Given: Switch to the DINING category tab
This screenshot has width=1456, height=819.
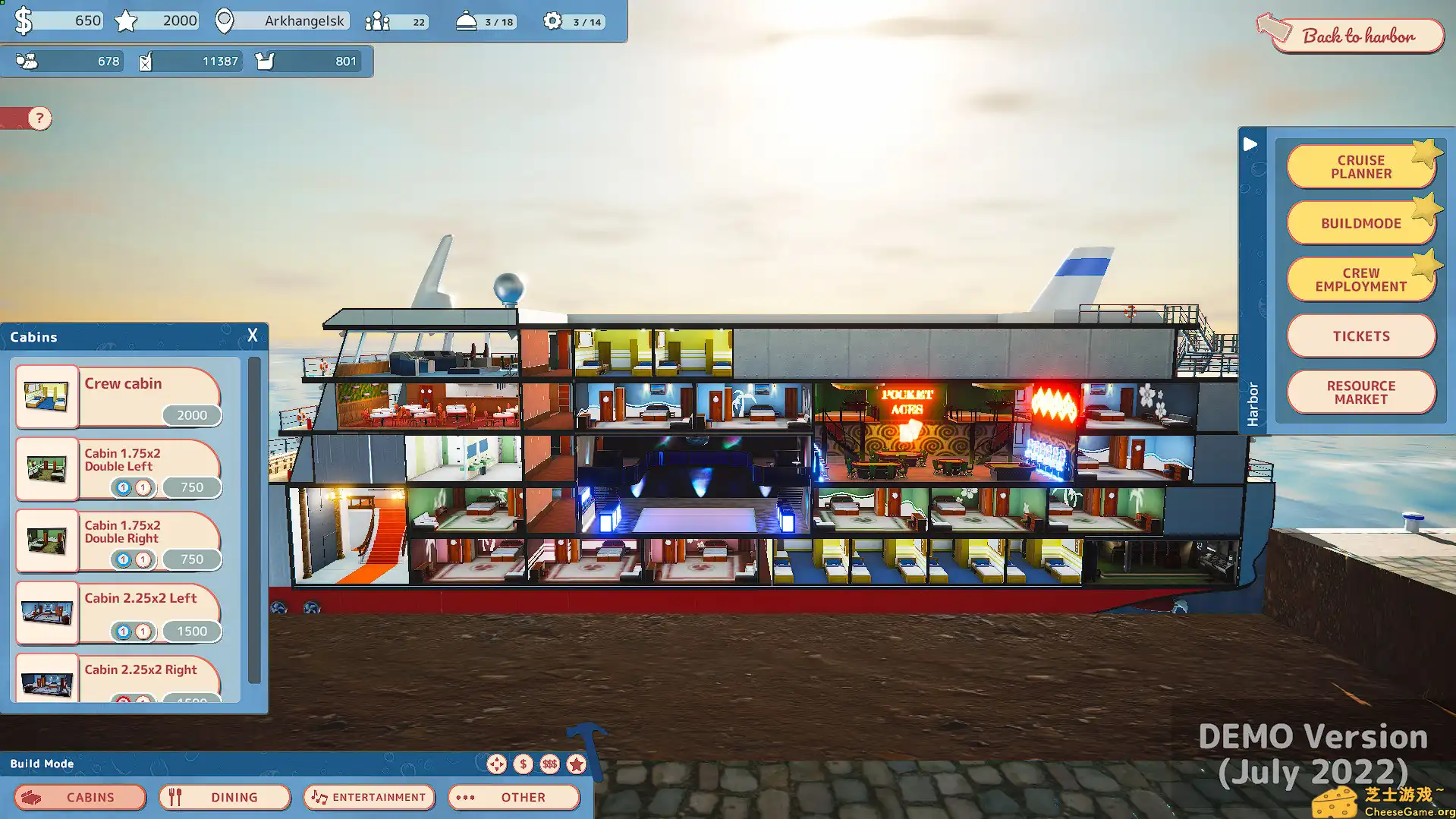Looking at the screenshot, I should tap(224, 797).
